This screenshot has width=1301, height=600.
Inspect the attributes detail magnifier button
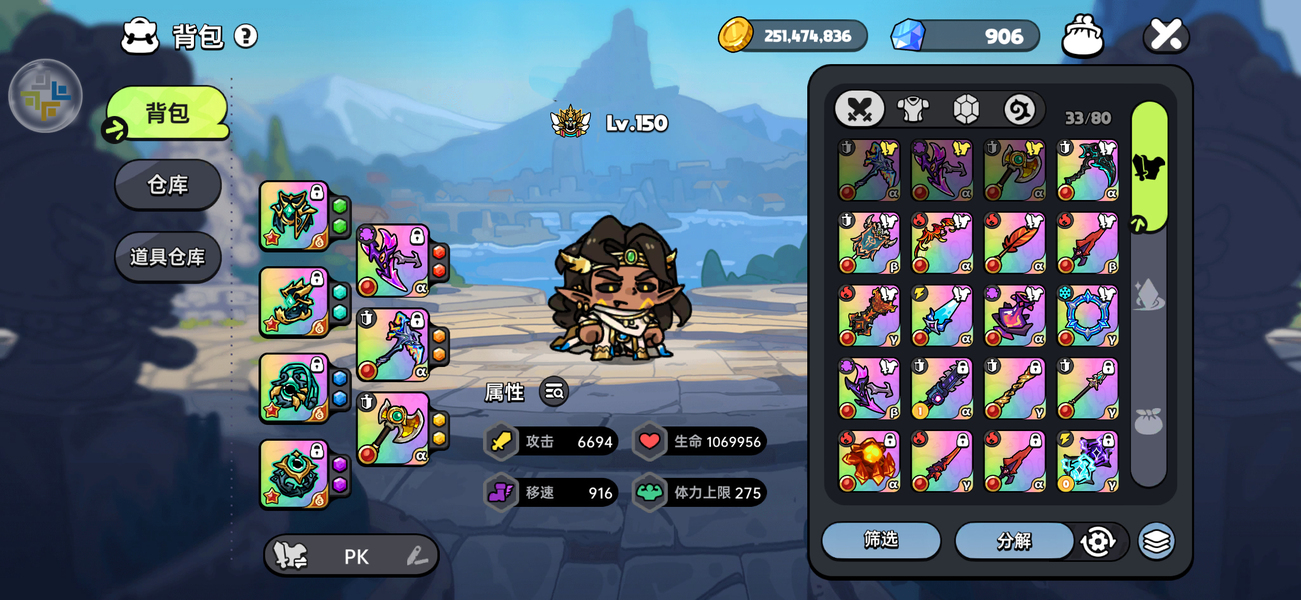point(554,392)
